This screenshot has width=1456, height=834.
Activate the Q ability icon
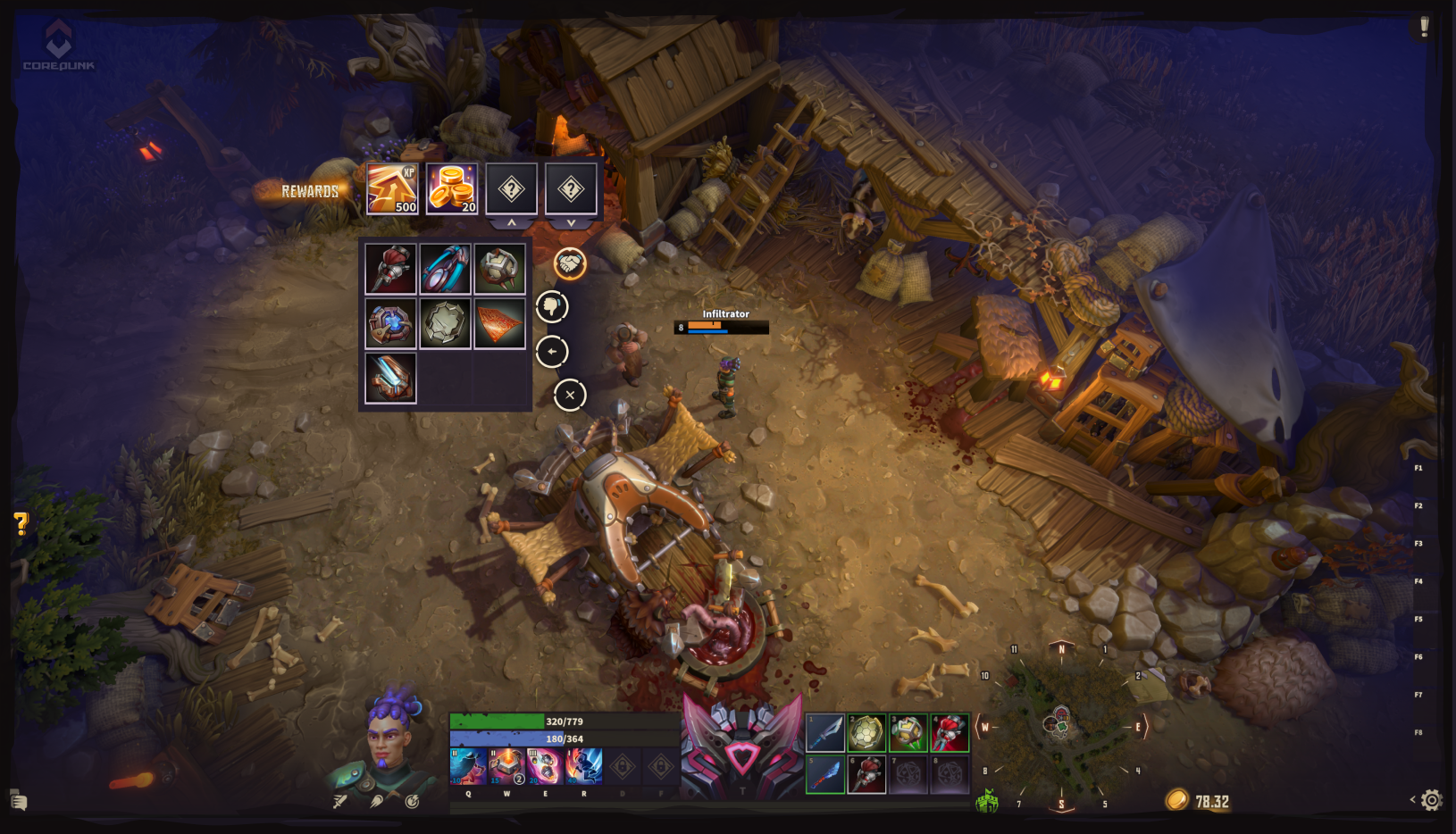[x=468, y=766]
